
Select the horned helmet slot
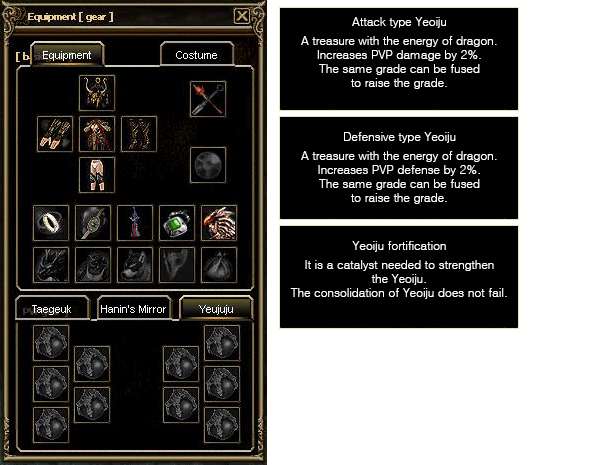click(97, 93)
